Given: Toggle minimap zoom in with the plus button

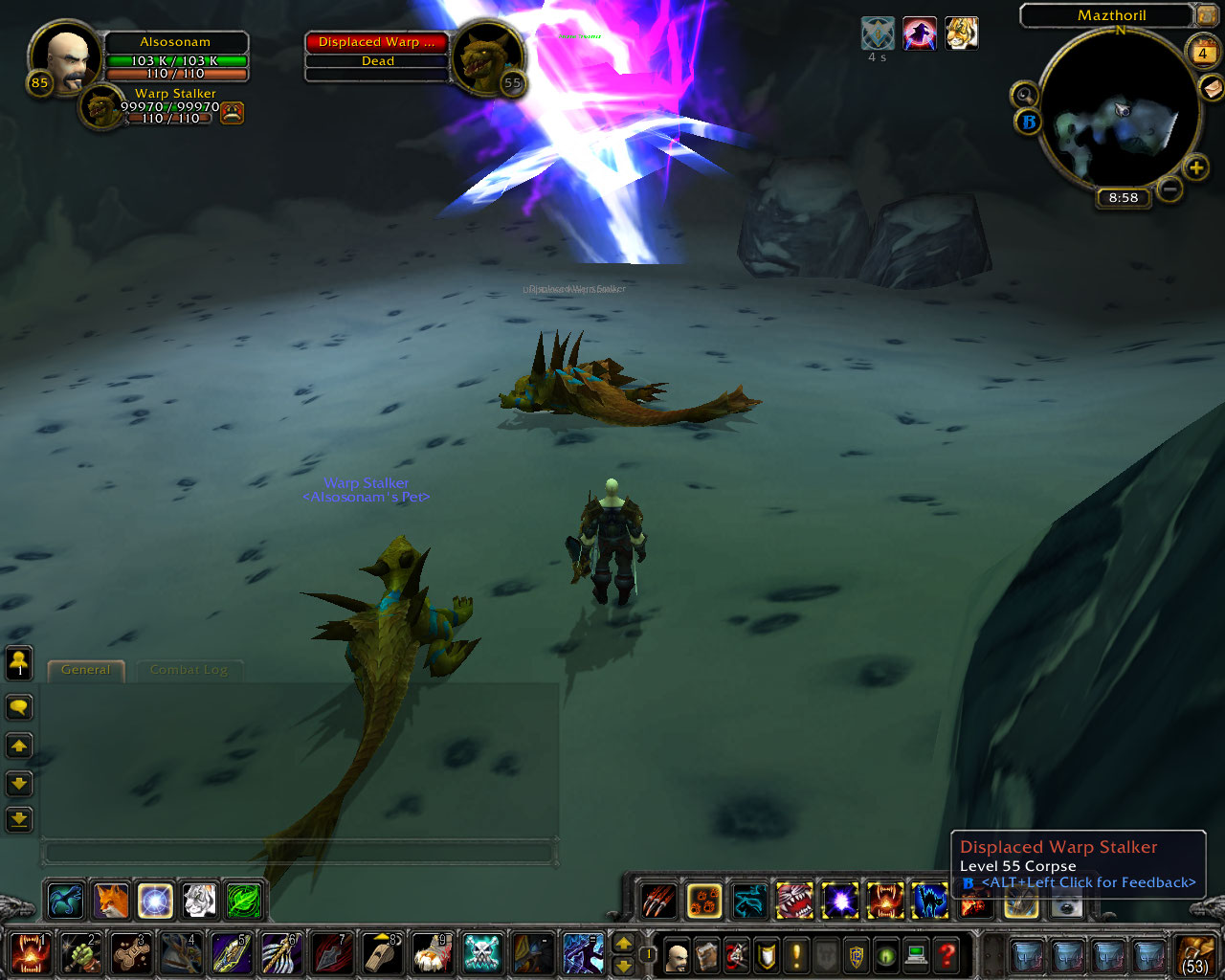Looking at the screenshot, I should tap(1195, 168).
